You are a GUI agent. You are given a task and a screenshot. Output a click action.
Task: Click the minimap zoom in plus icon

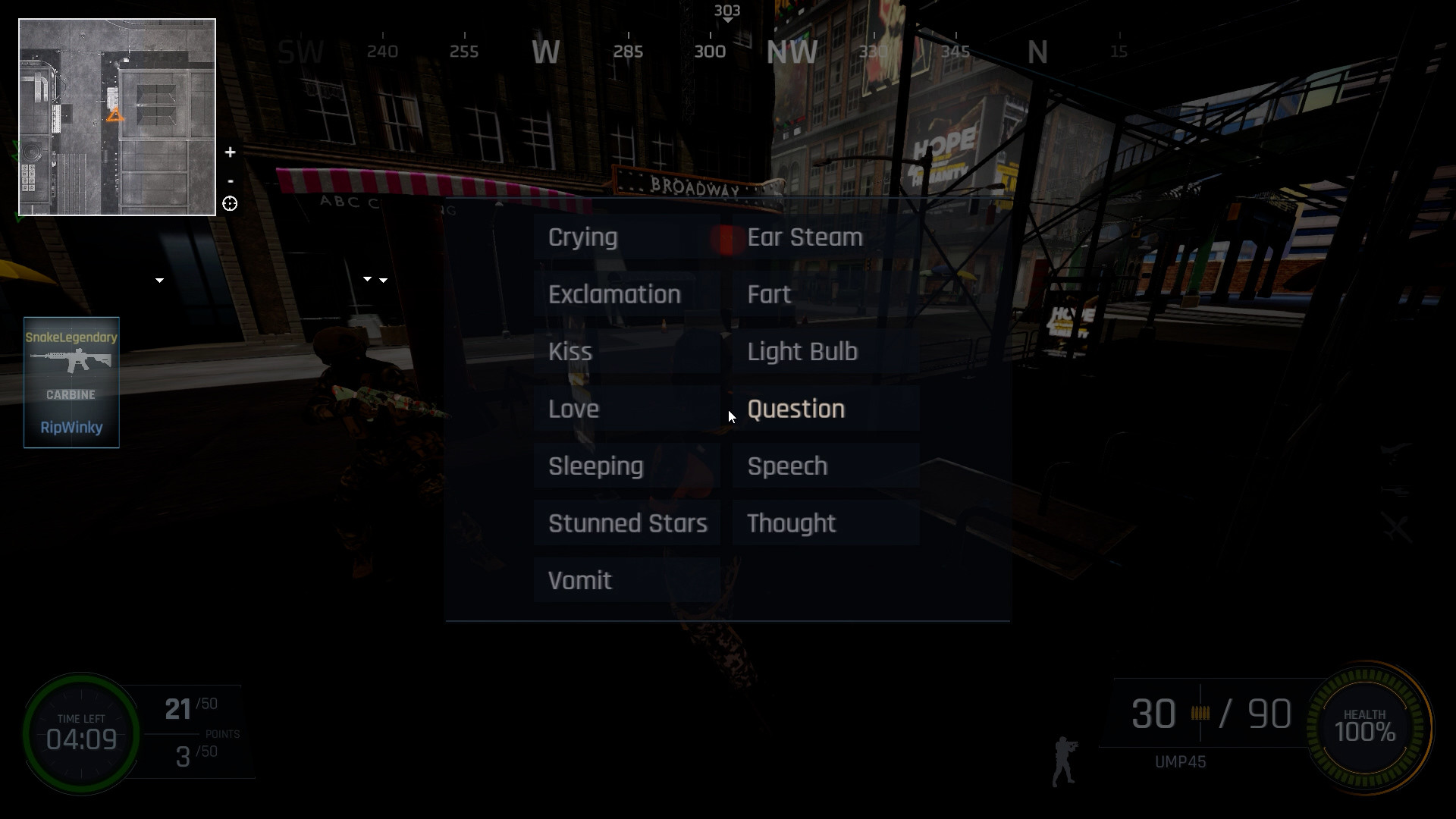pyautogui.click(x=230, y=152)
